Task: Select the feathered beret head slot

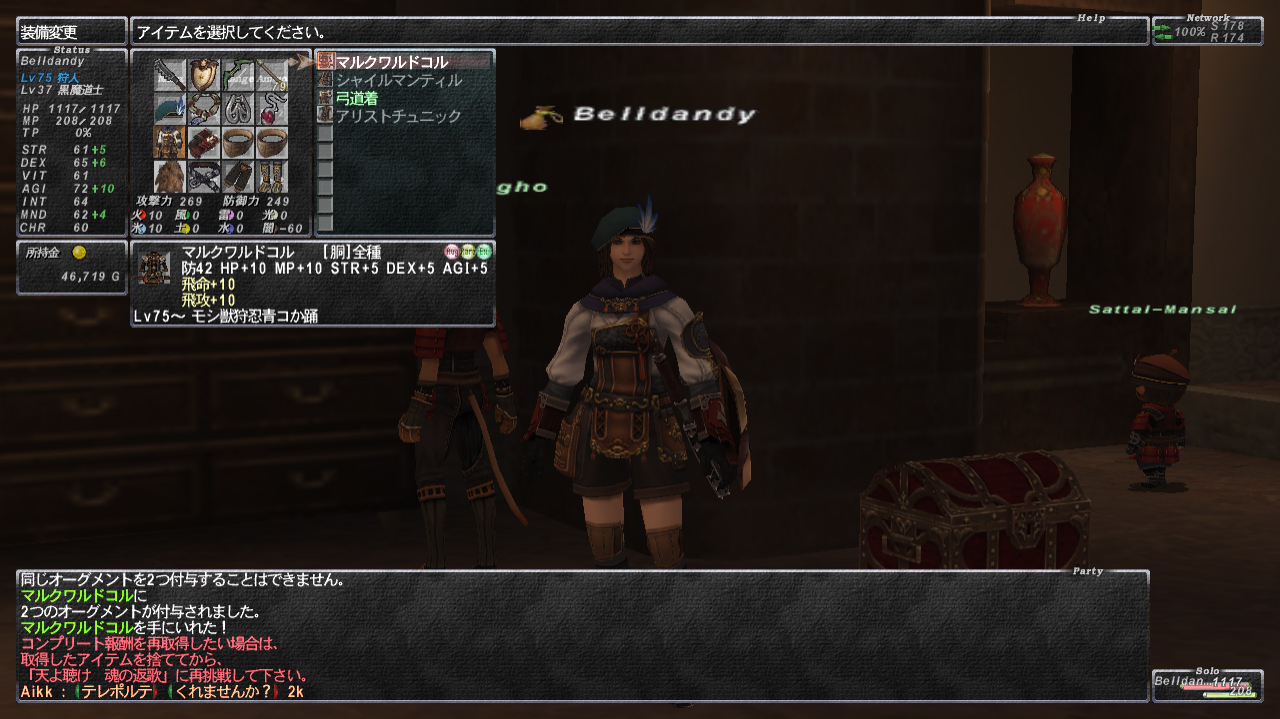Action: pyautogui.click(x=170, y=108)
